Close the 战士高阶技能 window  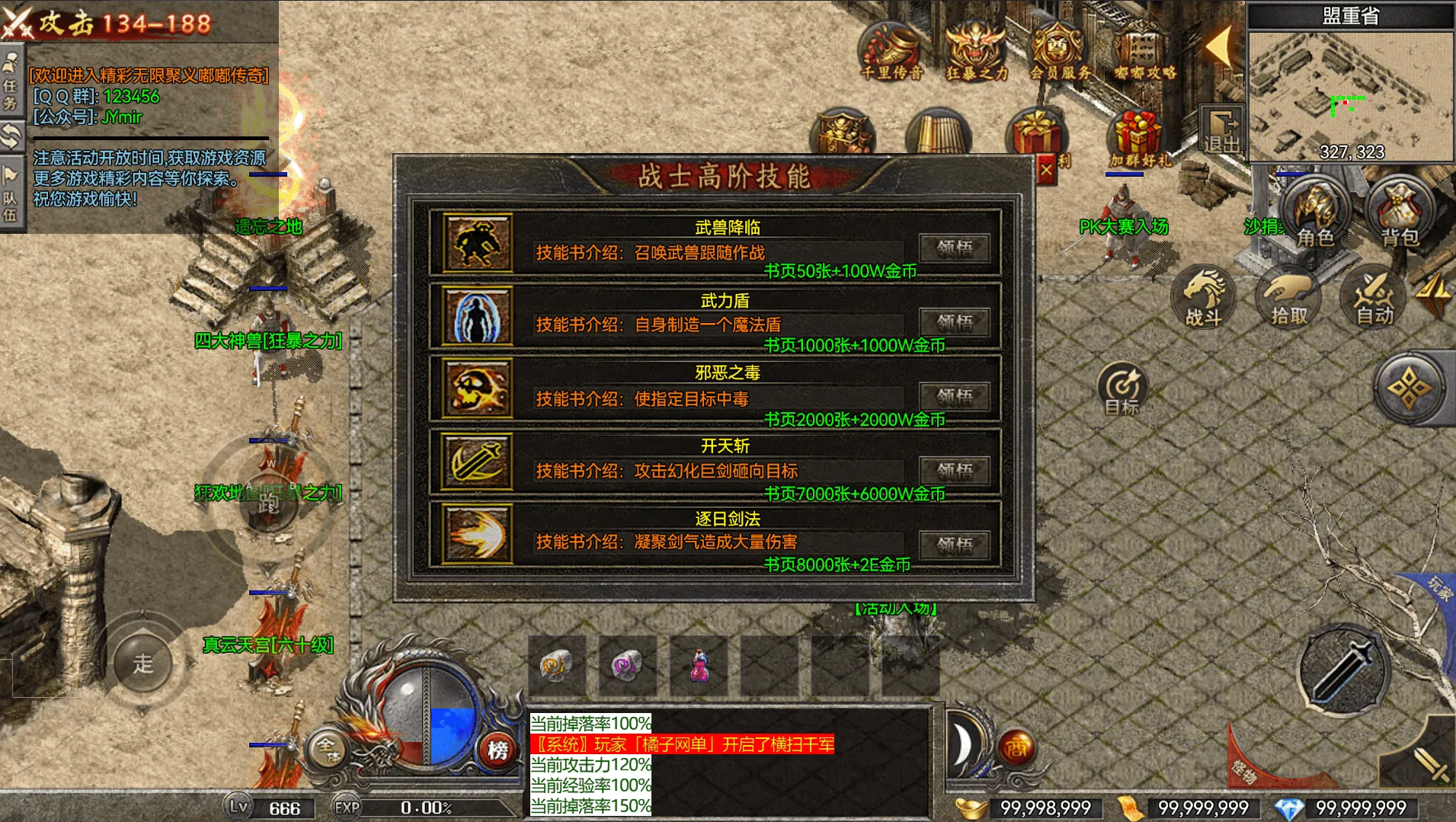click(x=1046, y=171)
